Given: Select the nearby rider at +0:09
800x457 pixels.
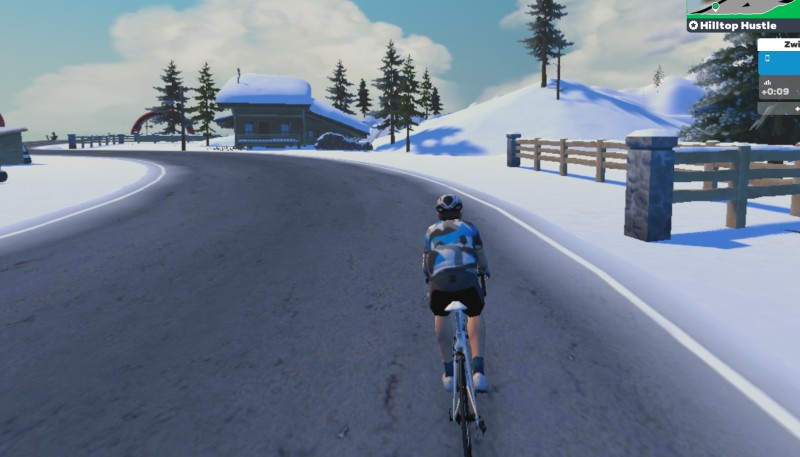Looking at the screenshot, I should (x=780, y=91).
